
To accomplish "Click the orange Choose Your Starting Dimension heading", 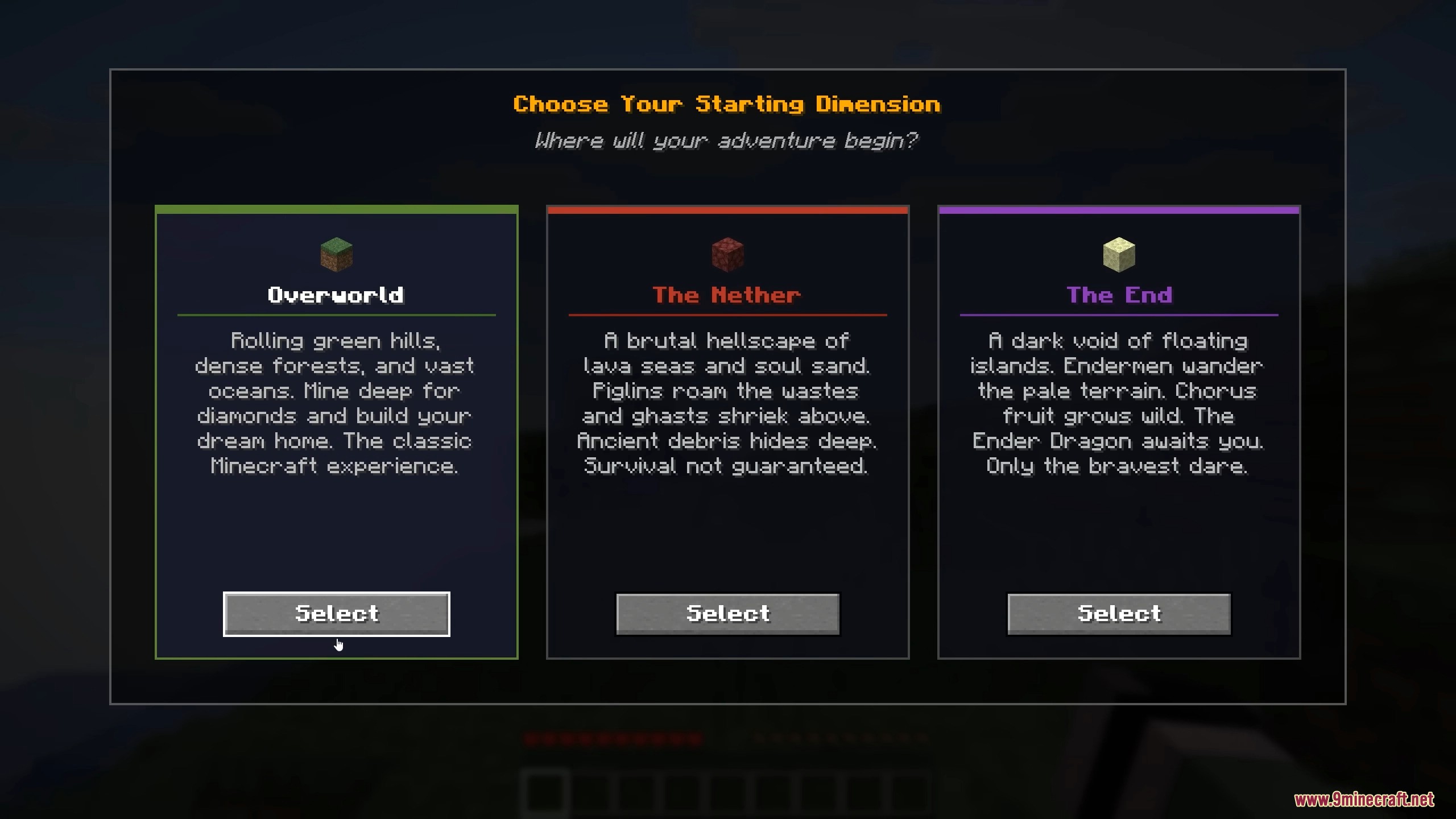I will pos(728,104).
